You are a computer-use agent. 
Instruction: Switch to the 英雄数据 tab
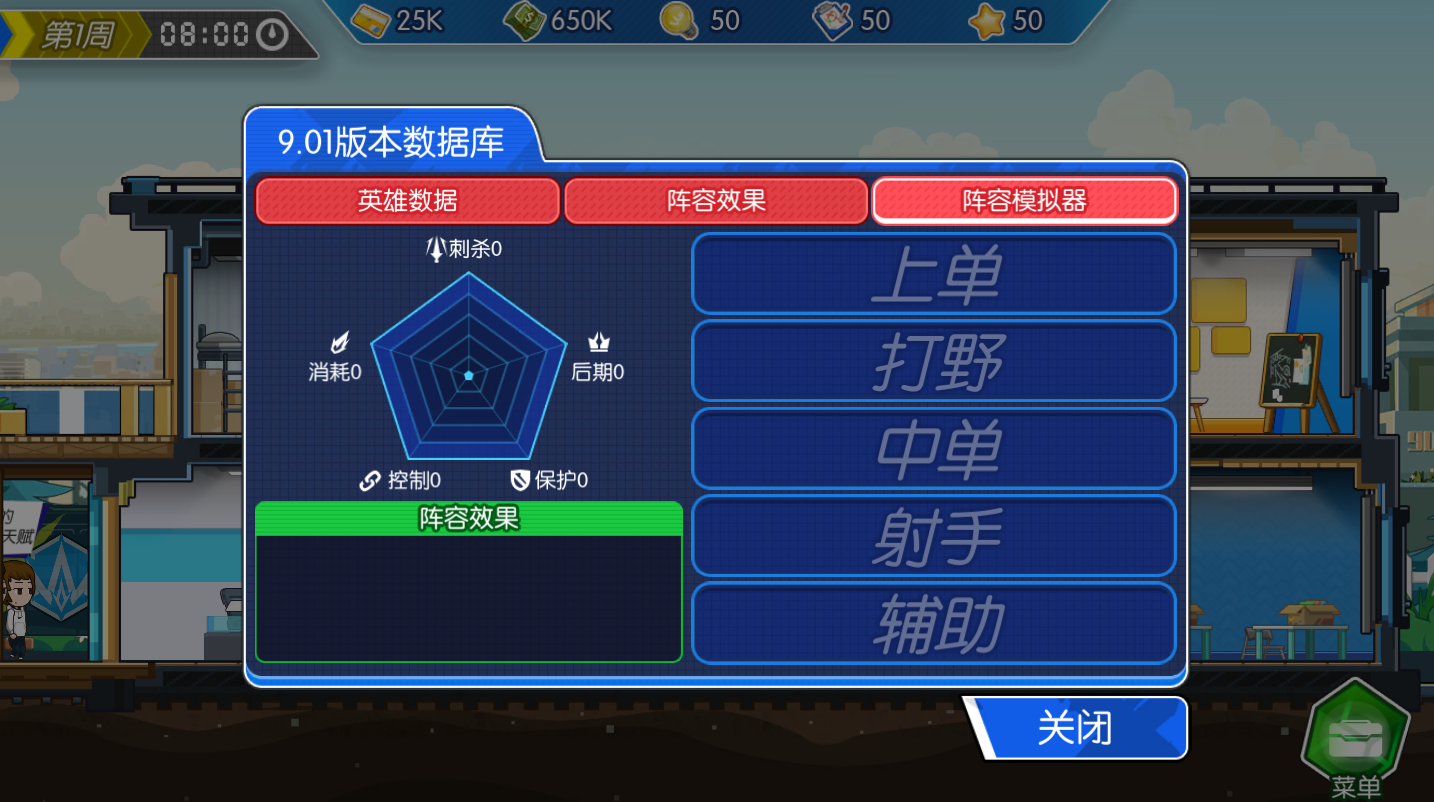407,200
